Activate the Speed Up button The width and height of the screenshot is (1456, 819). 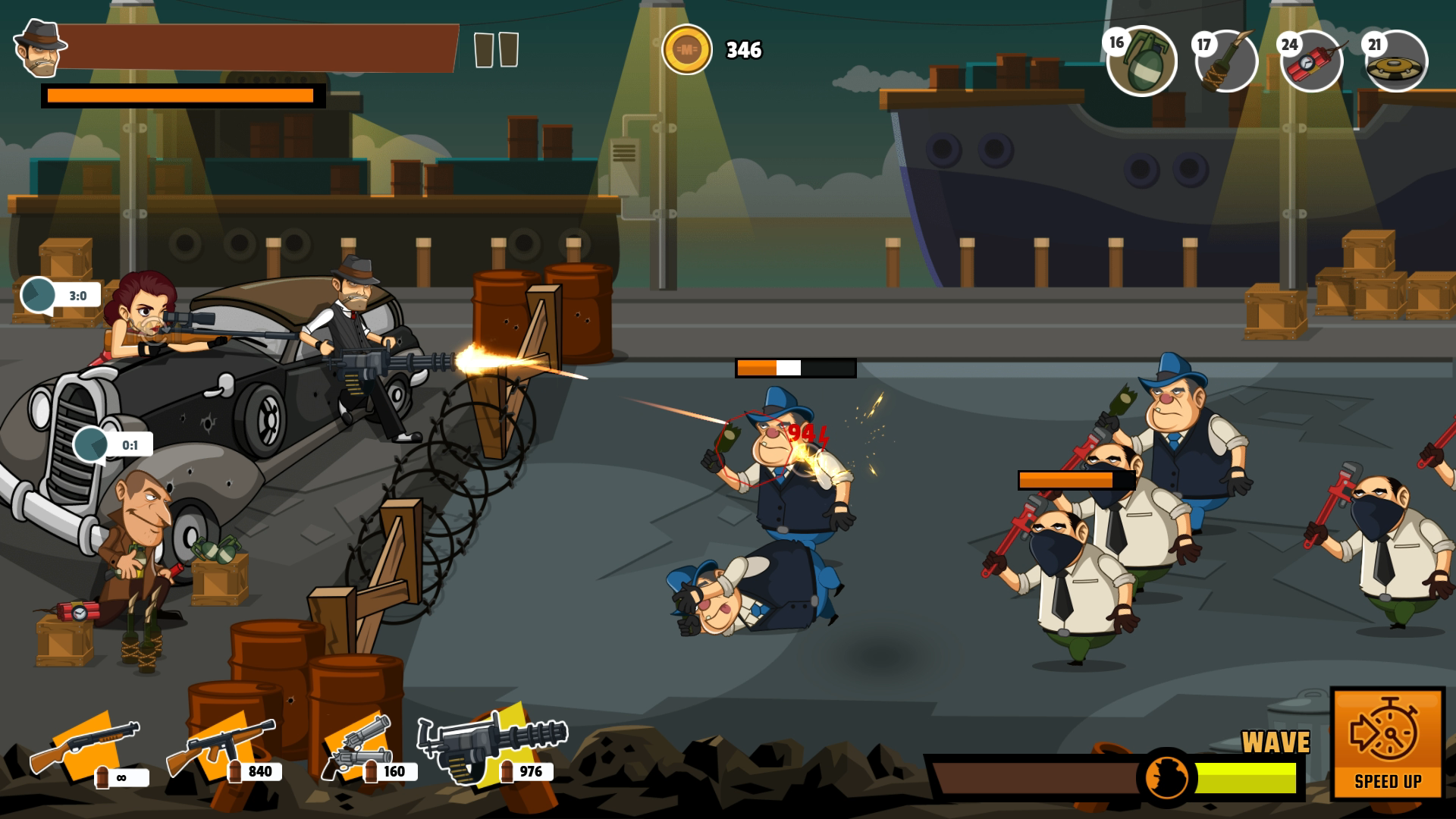[x=1387, y=743]
